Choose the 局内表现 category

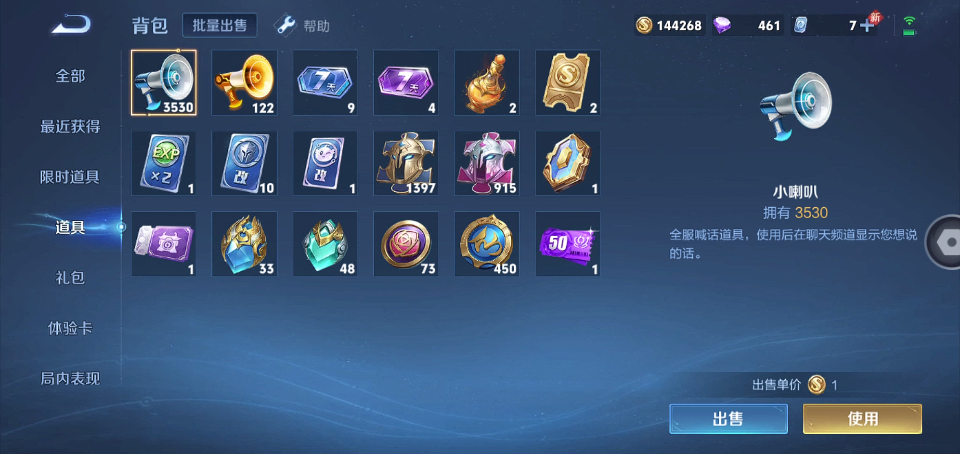[70, 379]
